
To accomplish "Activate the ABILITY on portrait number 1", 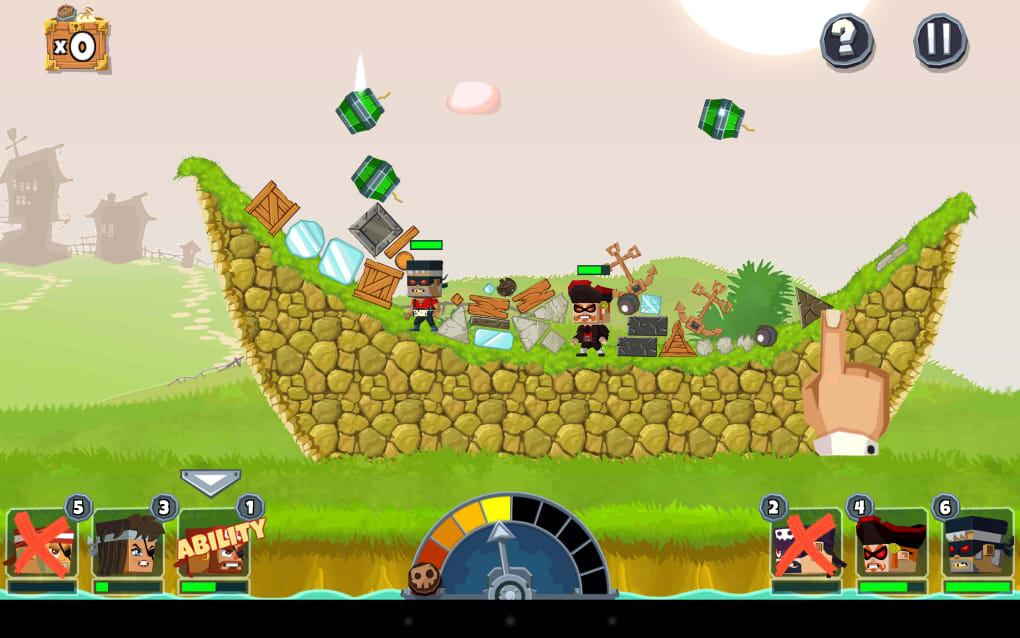I will point(214,544).
